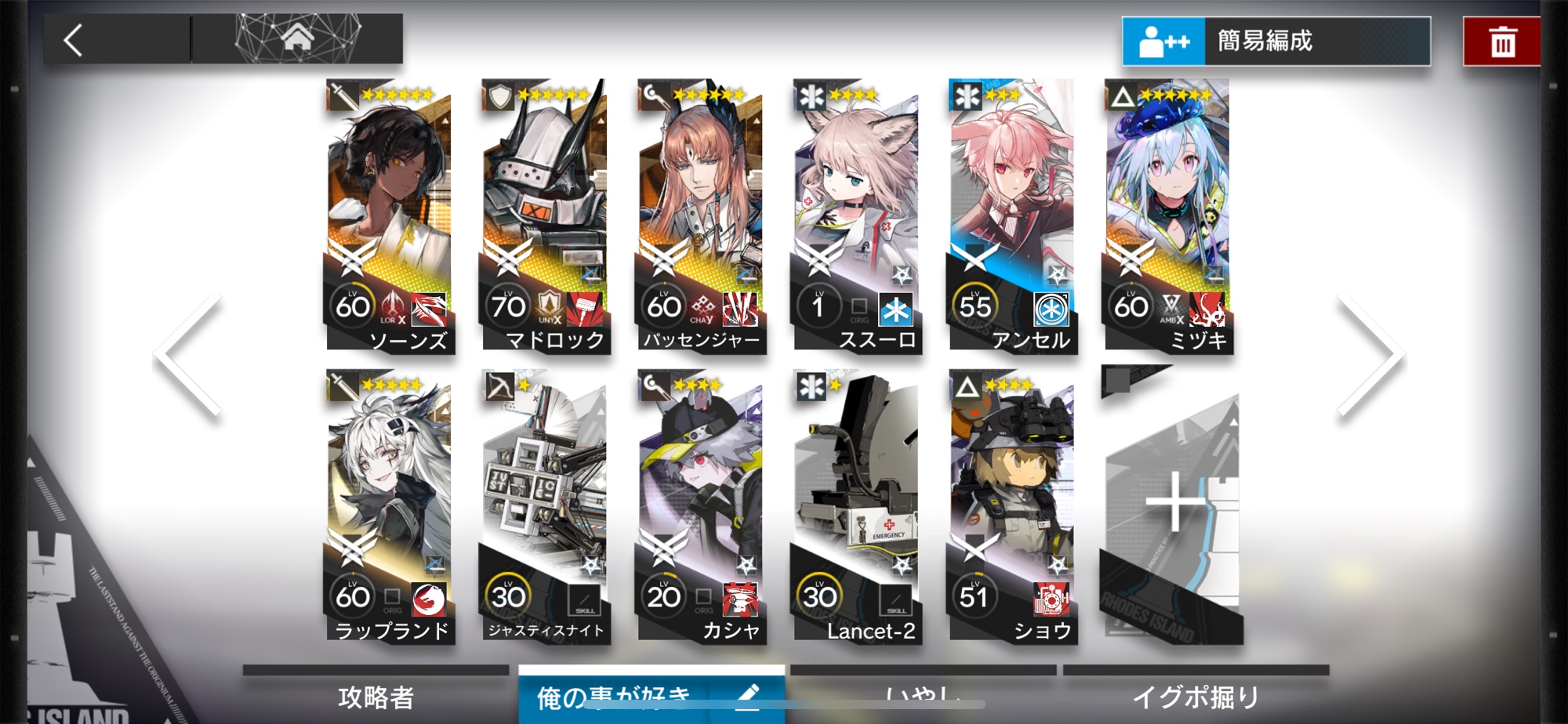Select the ソーンズ operator card
The image size is (1568, 724).
(389, 215)
